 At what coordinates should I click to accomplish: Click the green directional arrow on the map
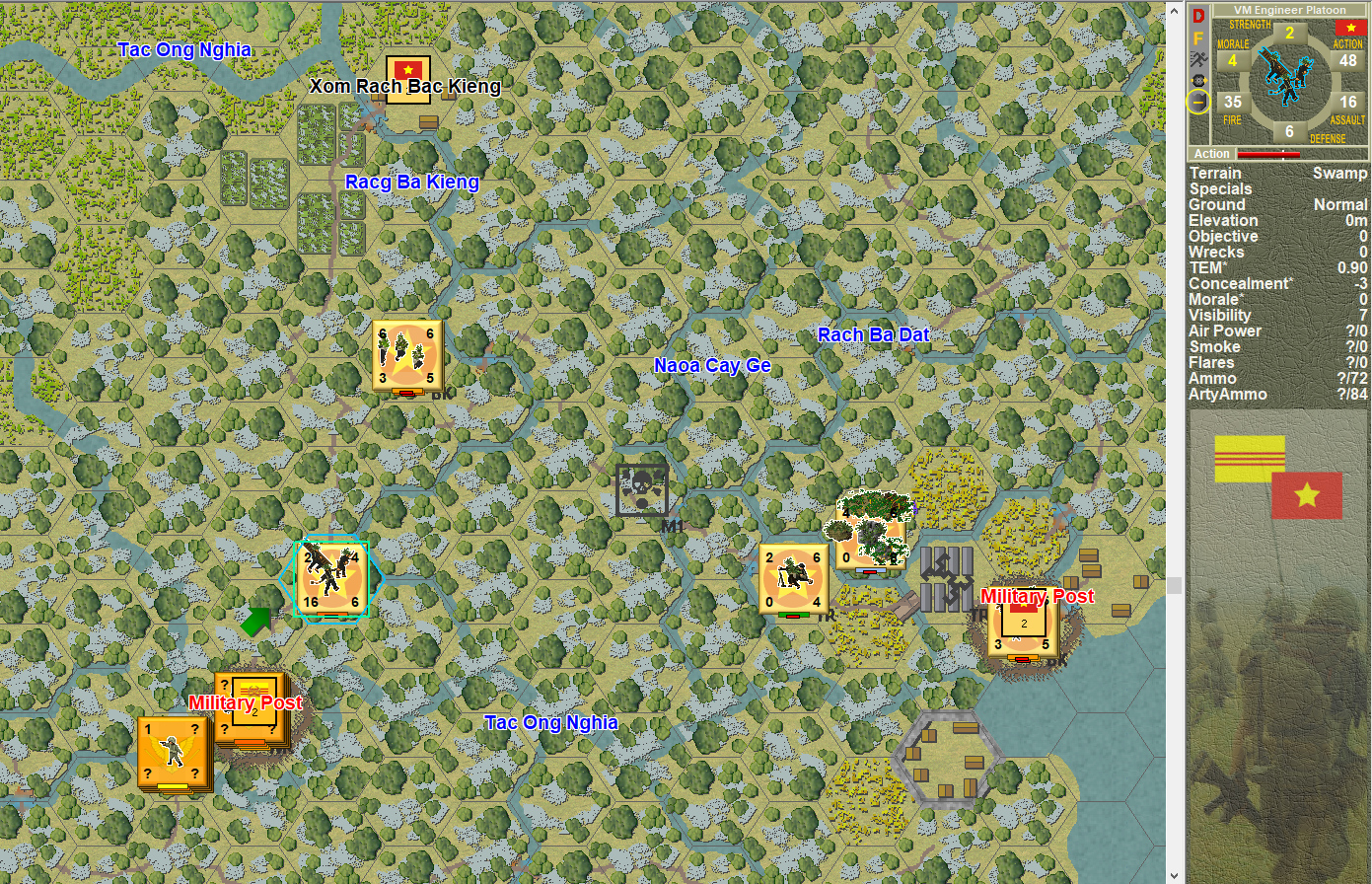click(256, 620)
